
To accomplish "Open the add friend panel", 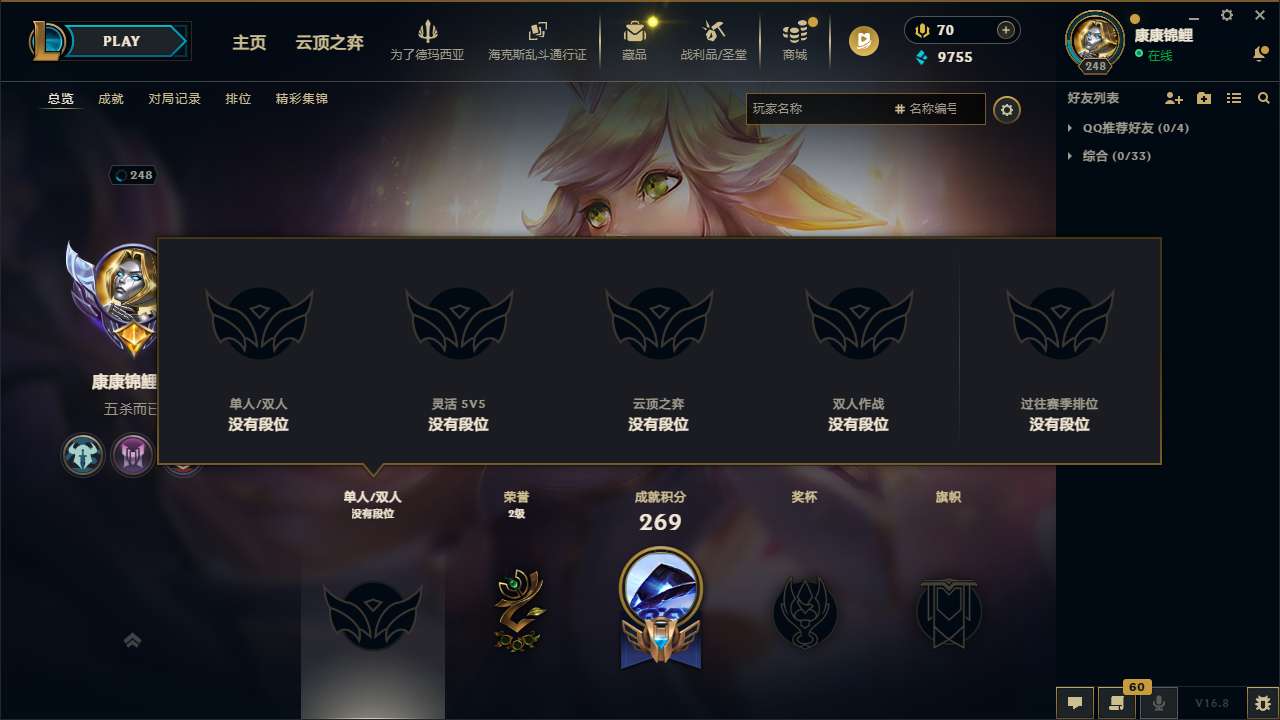I will [x=1172, y=98].
